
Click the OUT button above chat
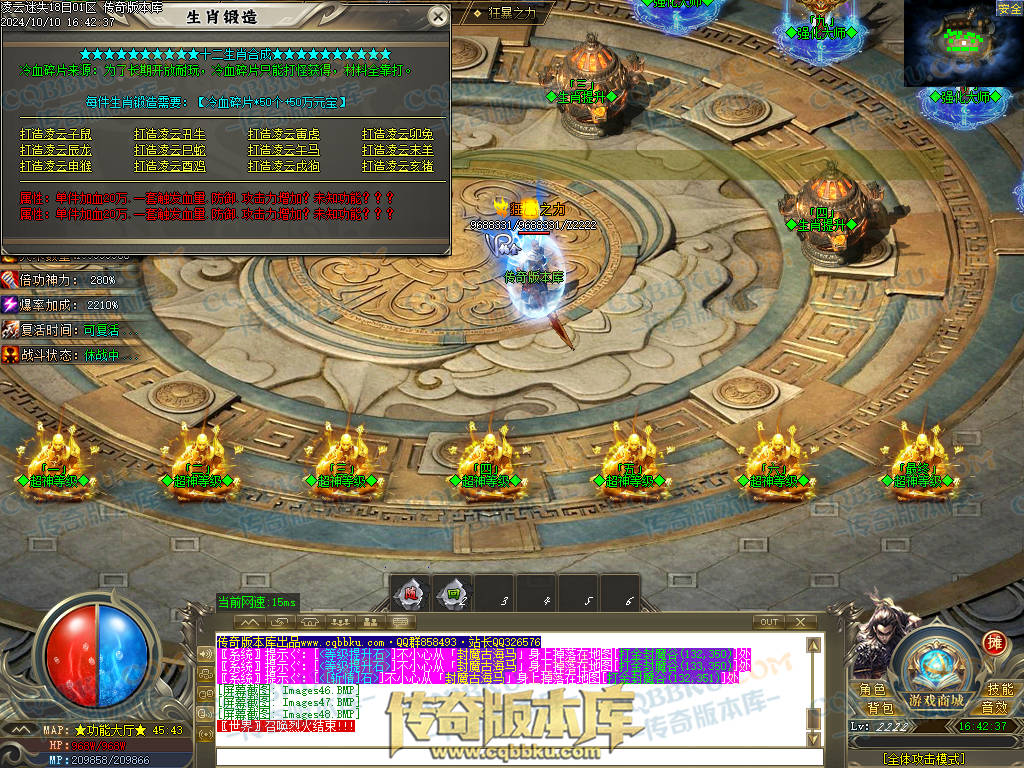point(769,622)
